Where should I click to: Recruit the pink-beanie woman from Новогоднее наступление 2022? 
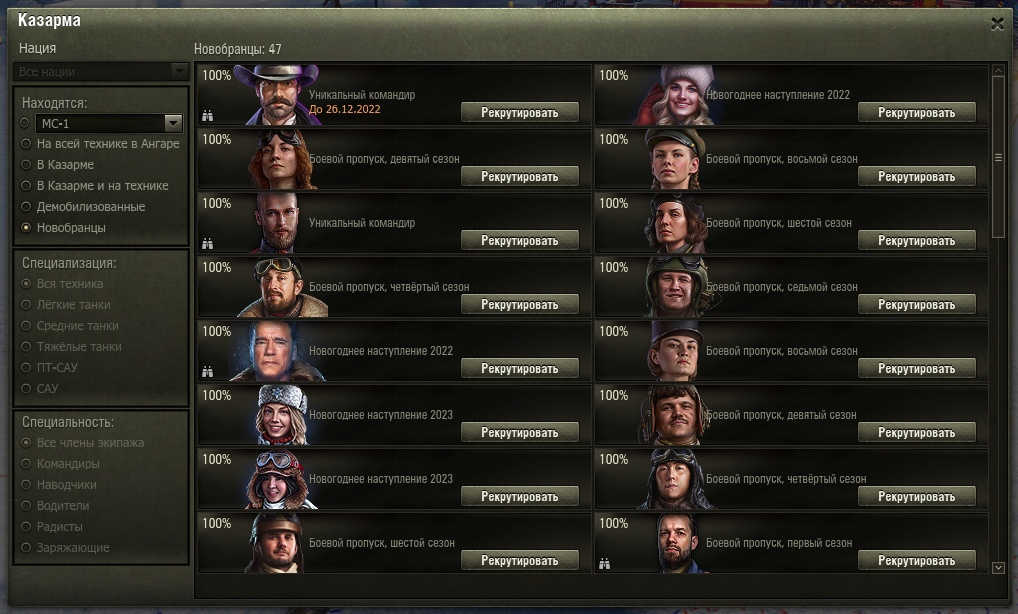(x=917, y=113)
